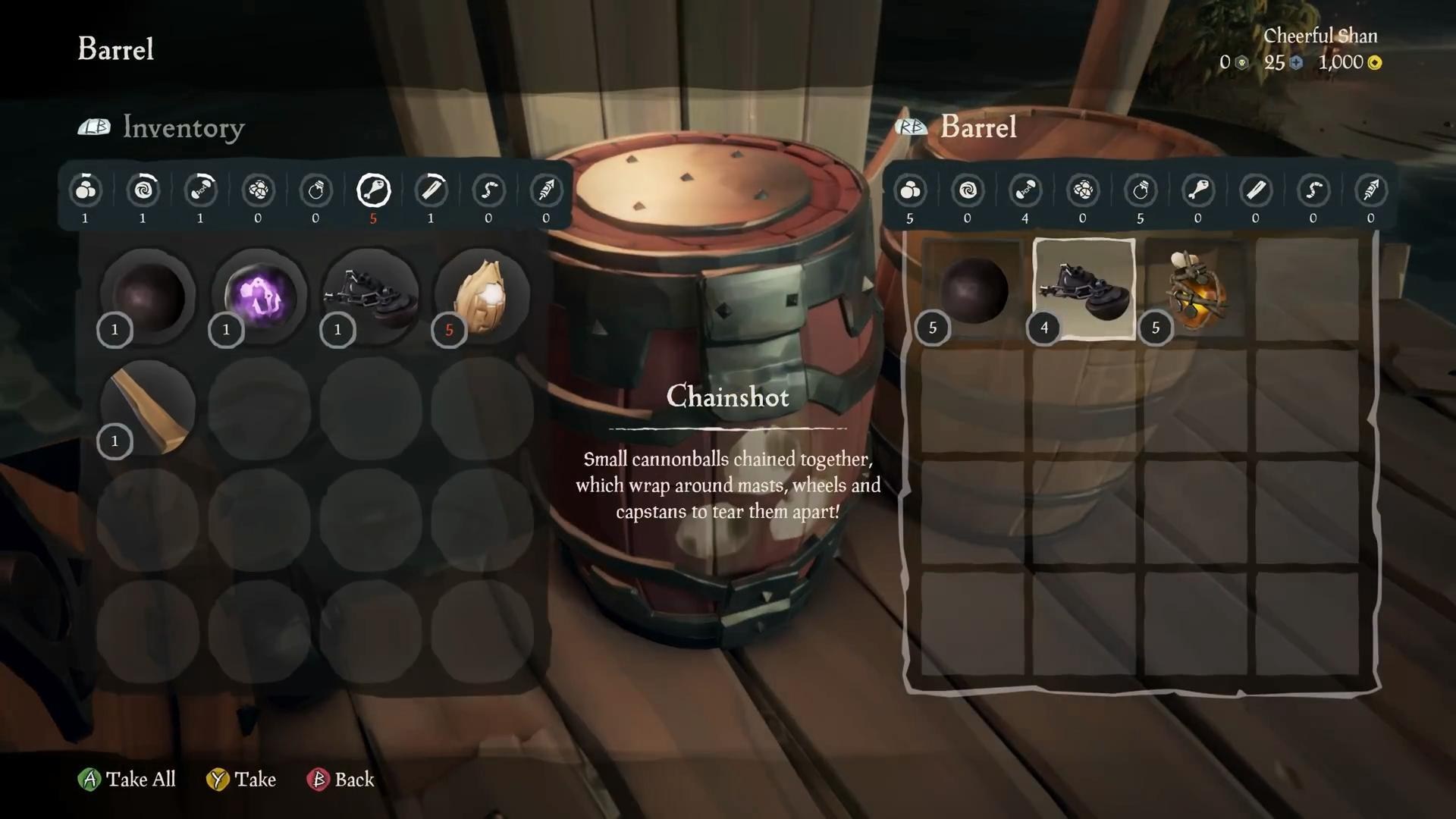Select the wooden plank slot
The width and height of the screenshot is (1456, 819).
pyautogui.click(x=148, y=409)
